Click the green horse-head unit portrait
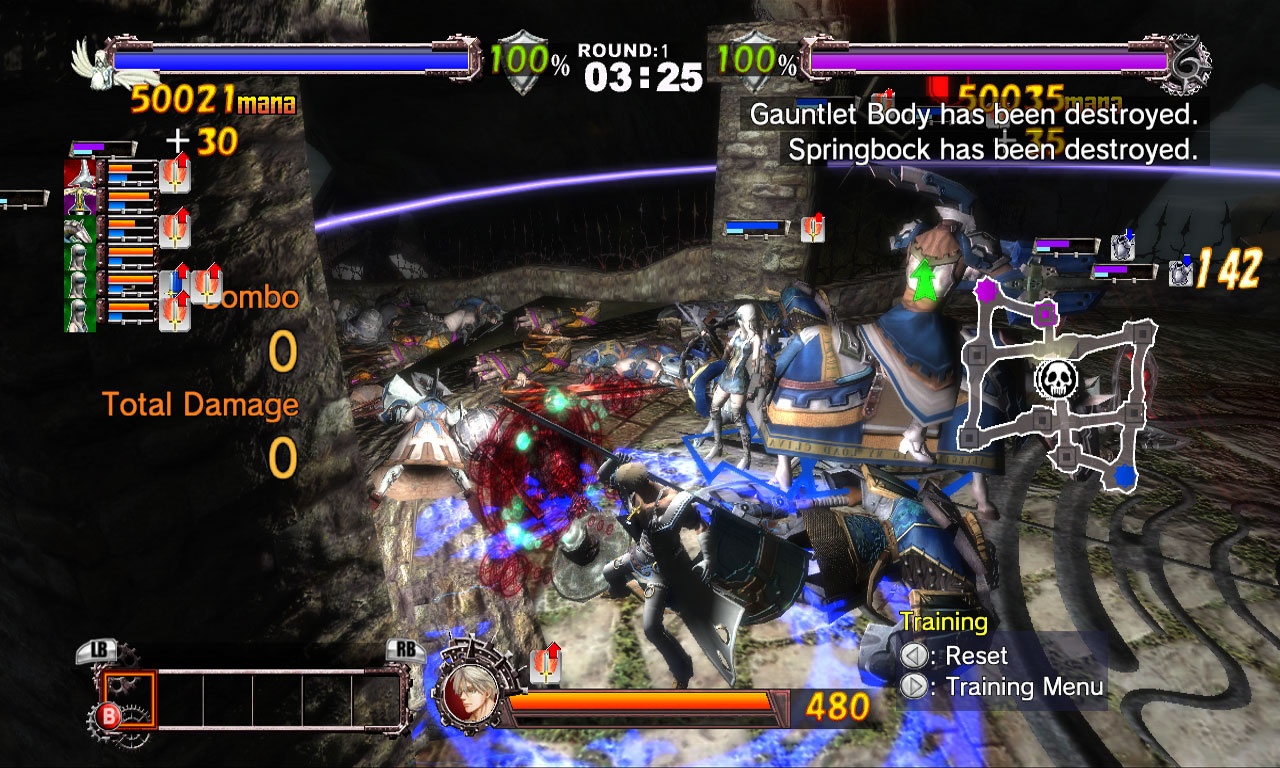 click(80, 228)
